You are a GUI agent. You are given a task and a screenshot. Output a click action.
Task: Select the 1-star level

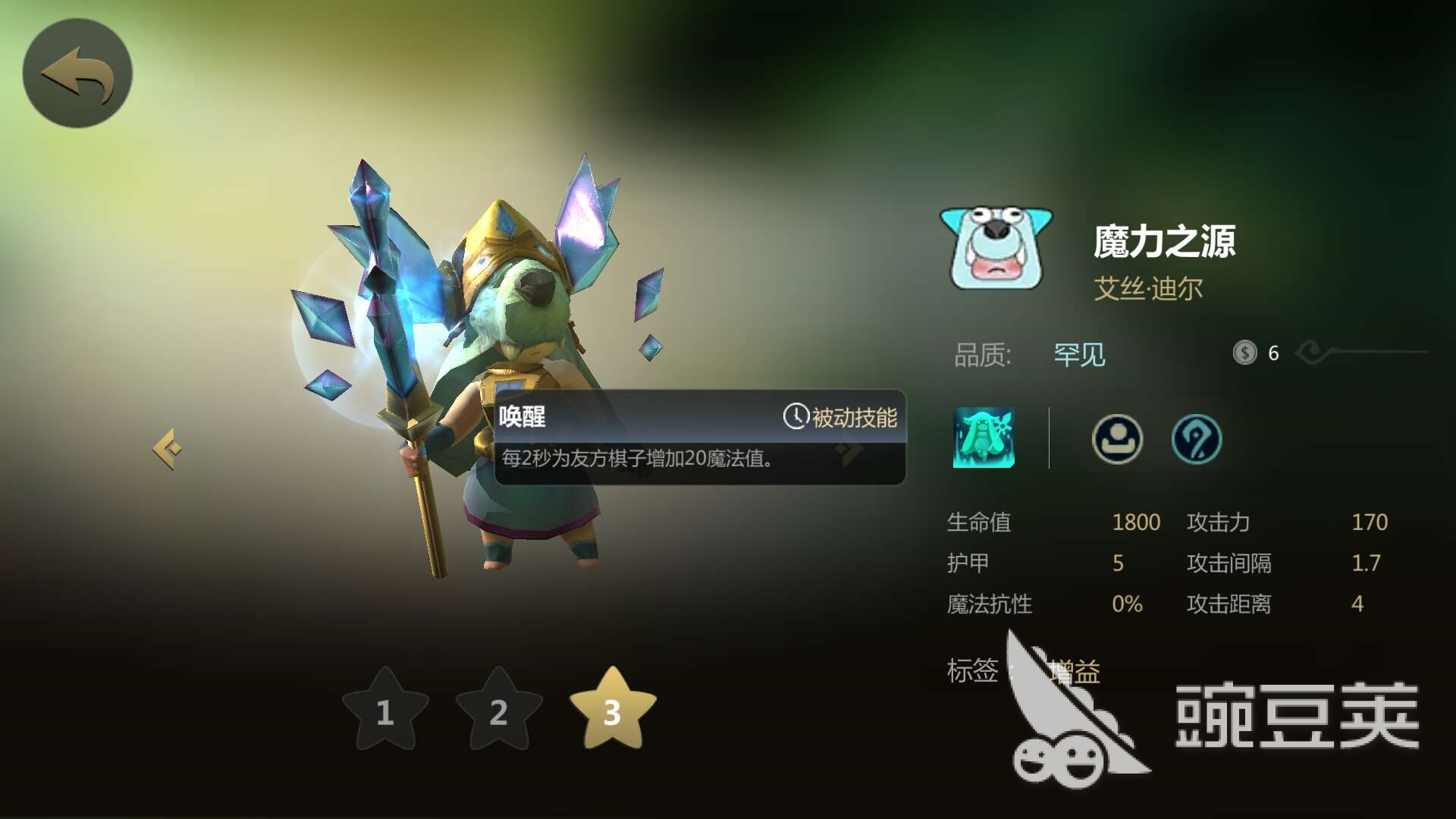(x=385, y=711)
